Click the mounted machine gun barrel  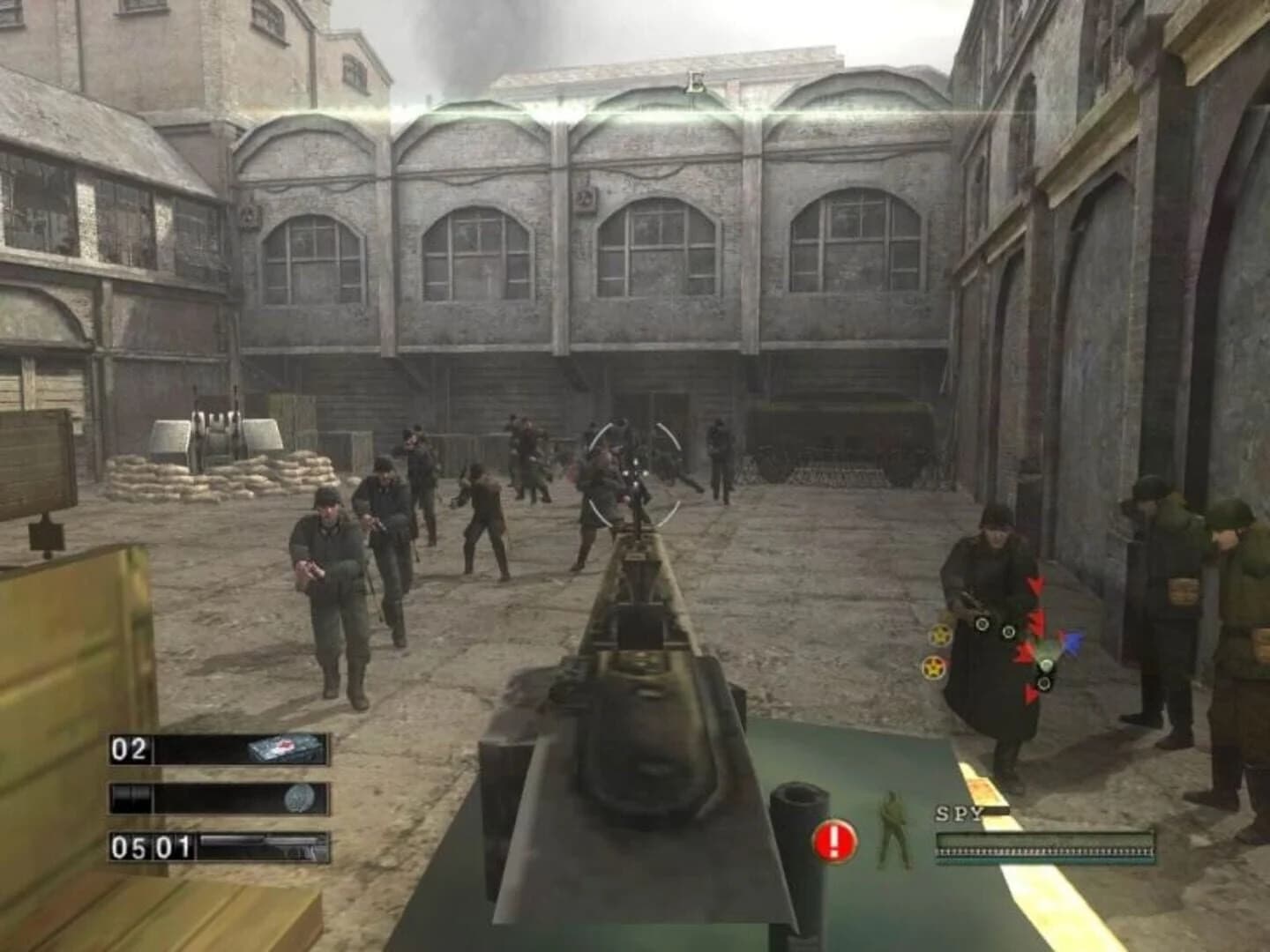point(638,573)
